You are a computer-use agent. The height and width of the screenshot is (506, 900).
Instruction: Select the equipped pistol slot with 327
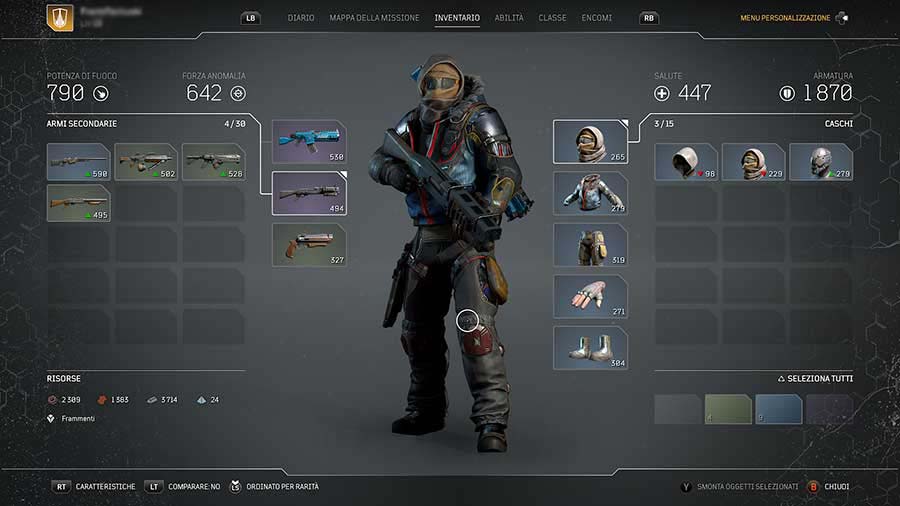[309, 244]
